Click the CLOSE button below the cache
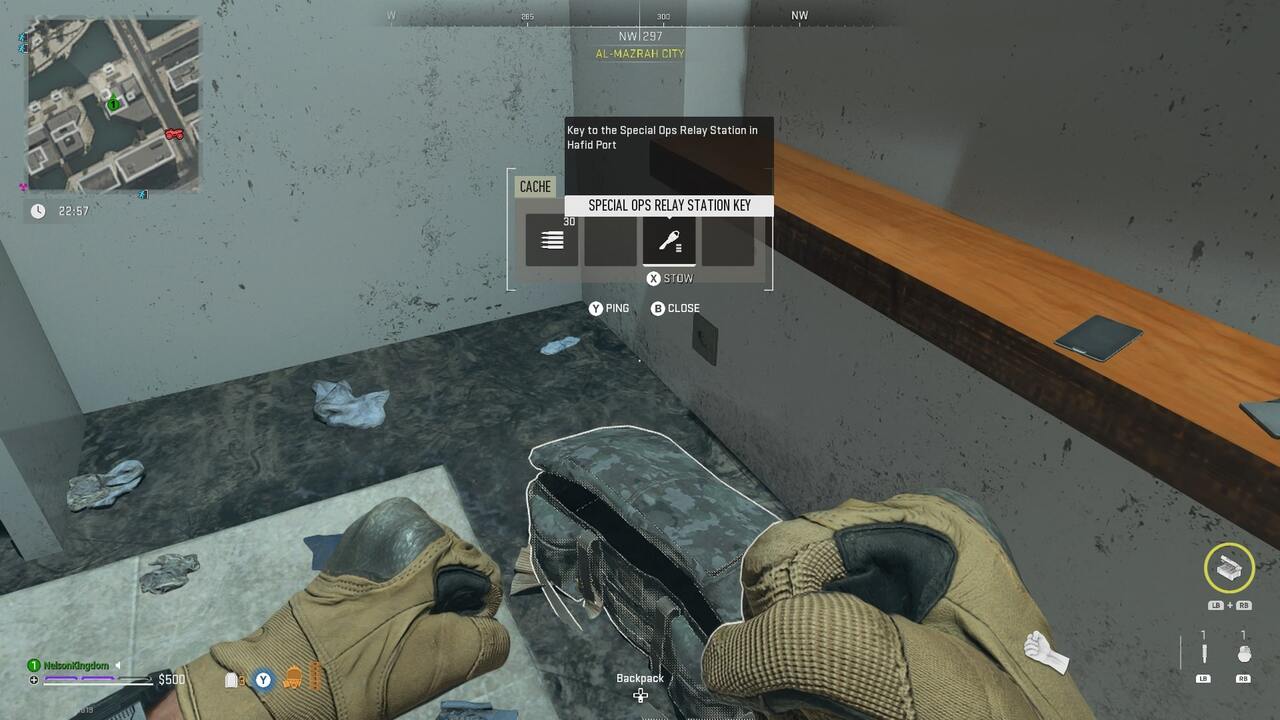 point(672,308)
